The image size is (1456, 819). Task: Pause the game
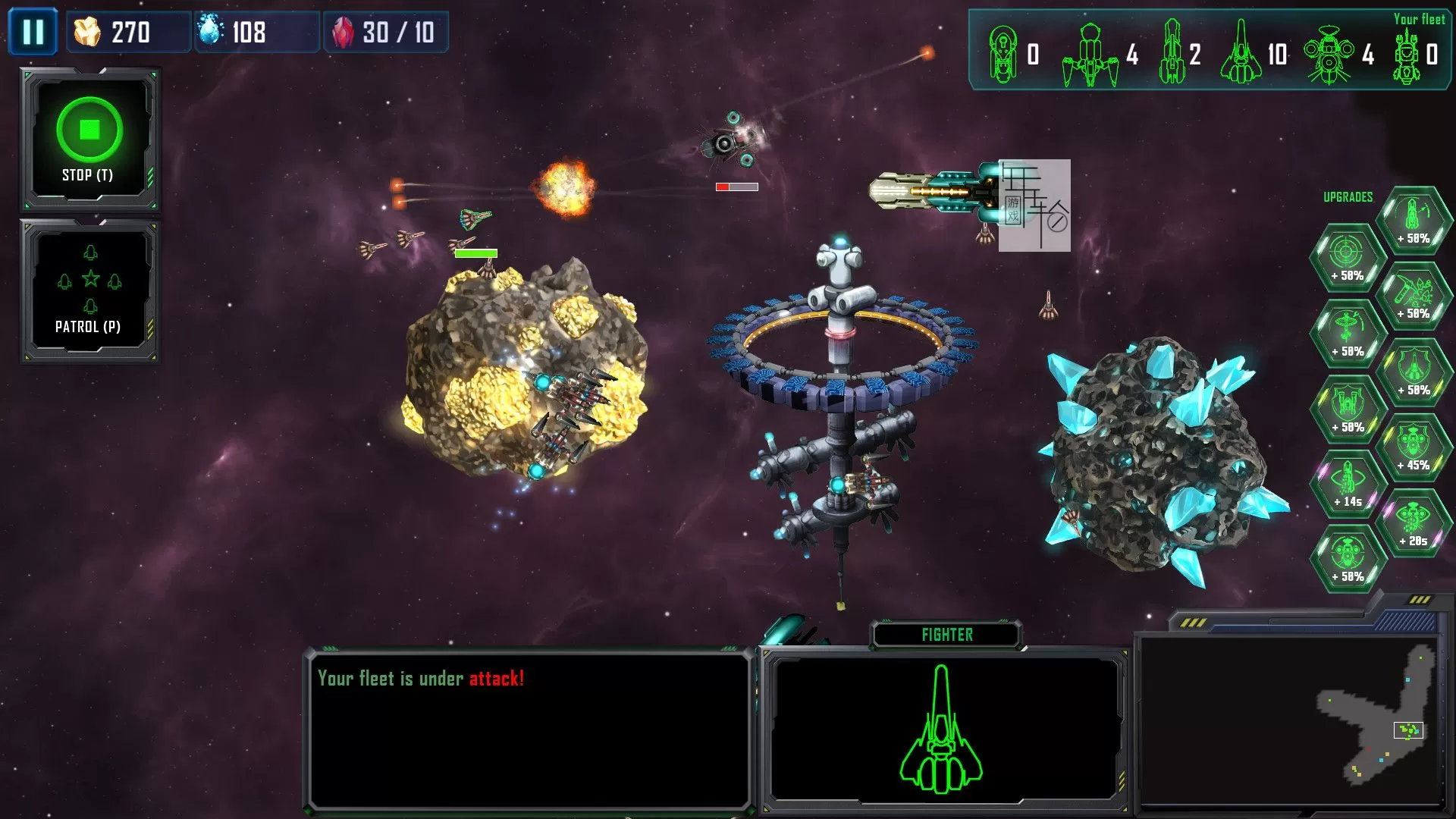pyautogui.click(x=33, y=32)
